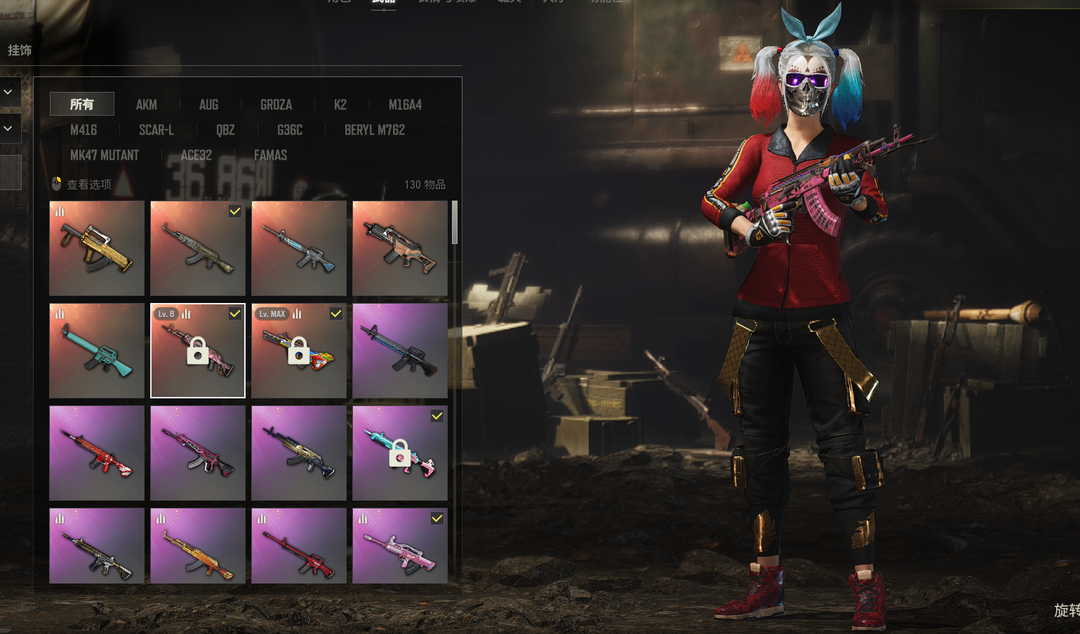Show G36C weapon skins
The height and width of the screenshot is (634, 1080).
(290, 130)
